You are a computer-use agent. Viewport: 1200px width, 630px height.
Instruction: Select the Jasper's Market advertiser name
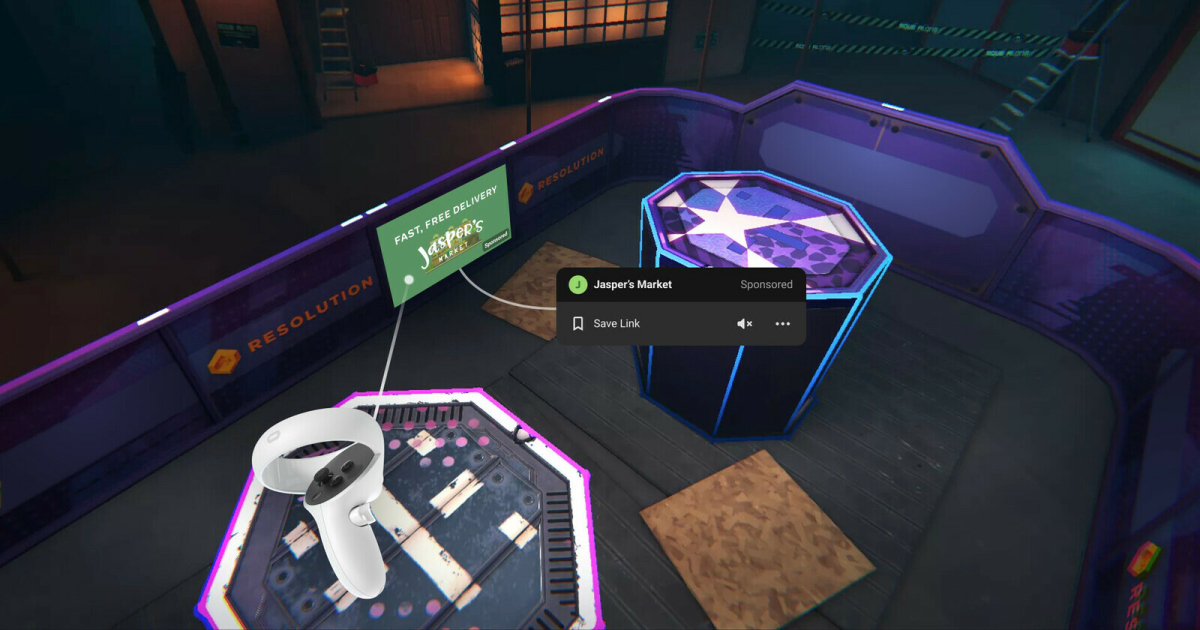pos(632,285)
